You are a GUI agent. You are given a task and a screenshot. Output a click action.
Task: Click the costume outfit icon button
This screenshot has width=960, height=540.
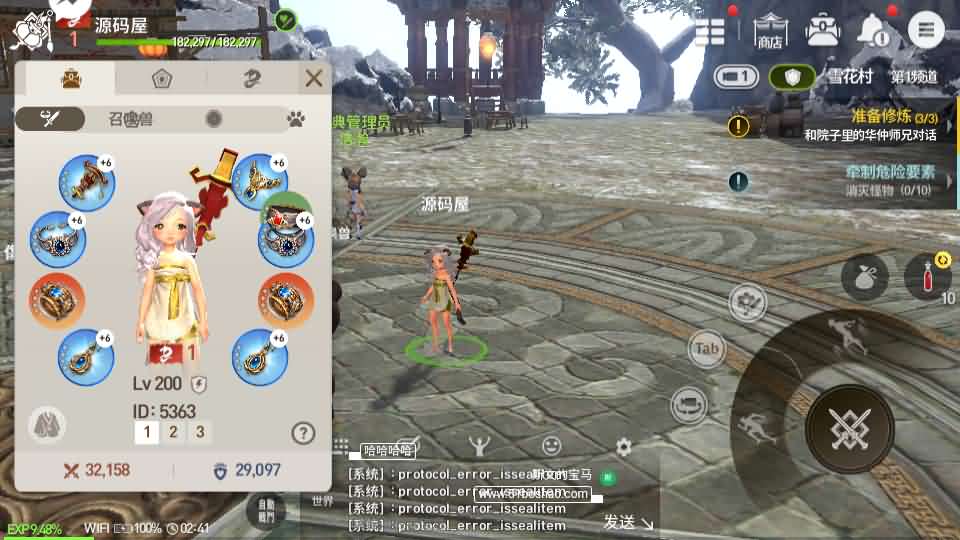pyautogui.click(x=43, y=423)
